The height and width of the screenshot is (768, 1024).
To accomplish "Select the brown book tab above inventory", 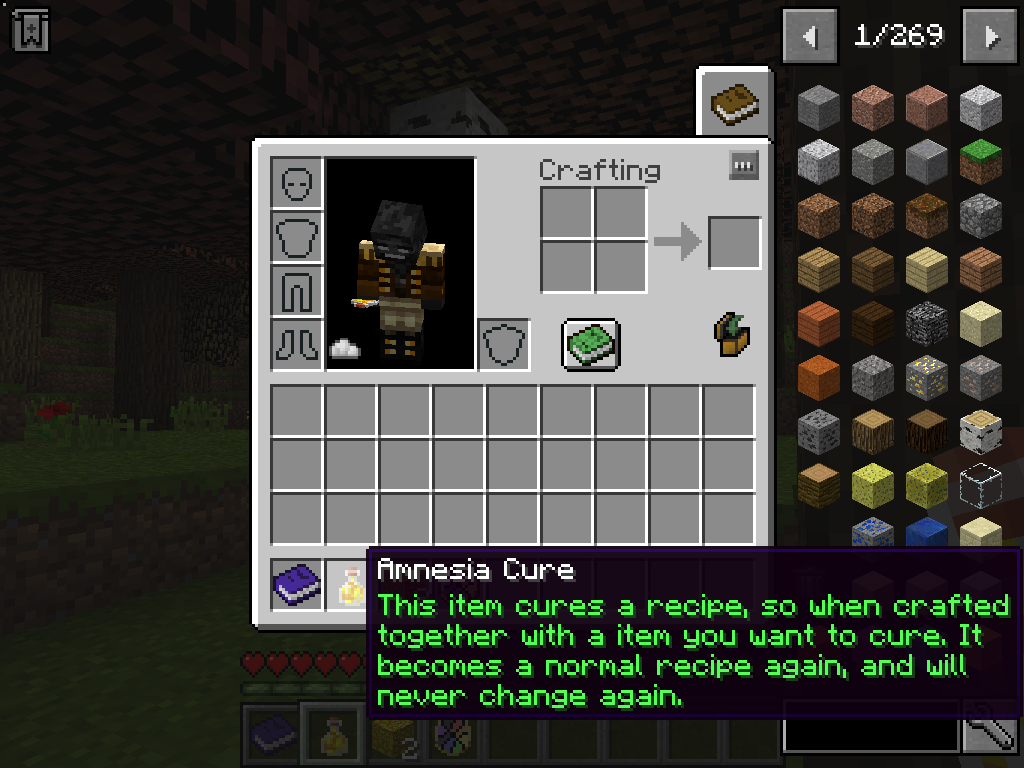I will (x=735, y=102).
